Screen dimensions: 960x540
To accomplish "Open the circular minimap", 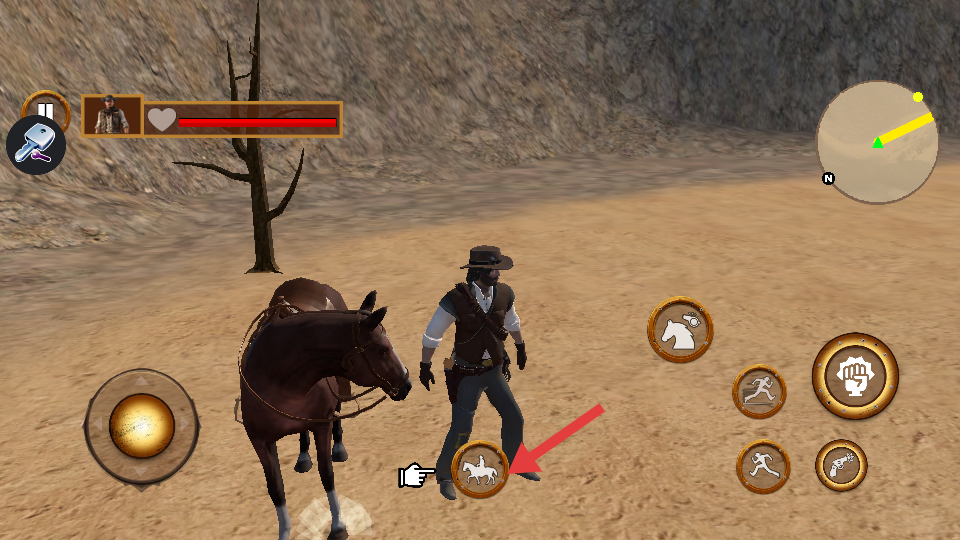I will (877, 142).
